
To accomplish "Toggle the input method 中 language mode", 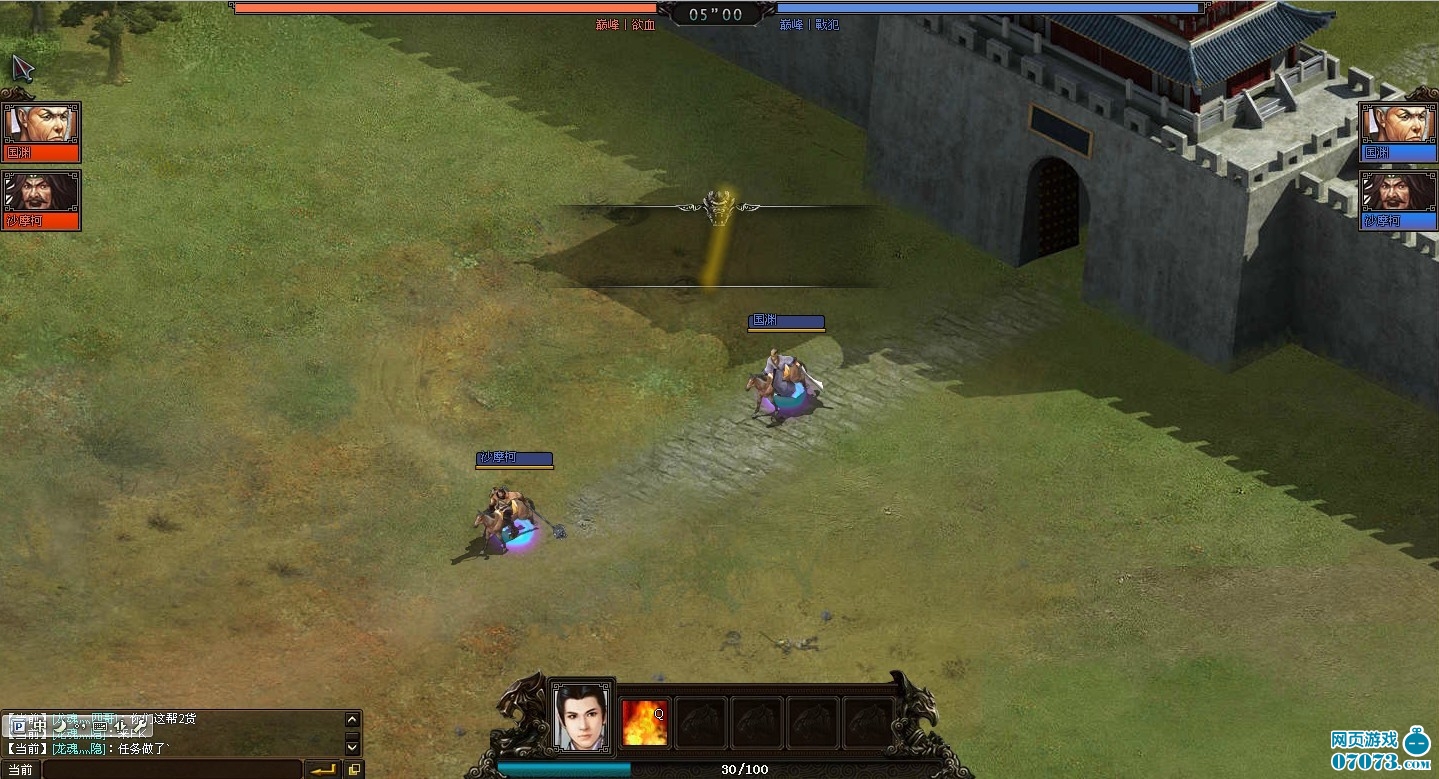I will (x=40, y=726).
